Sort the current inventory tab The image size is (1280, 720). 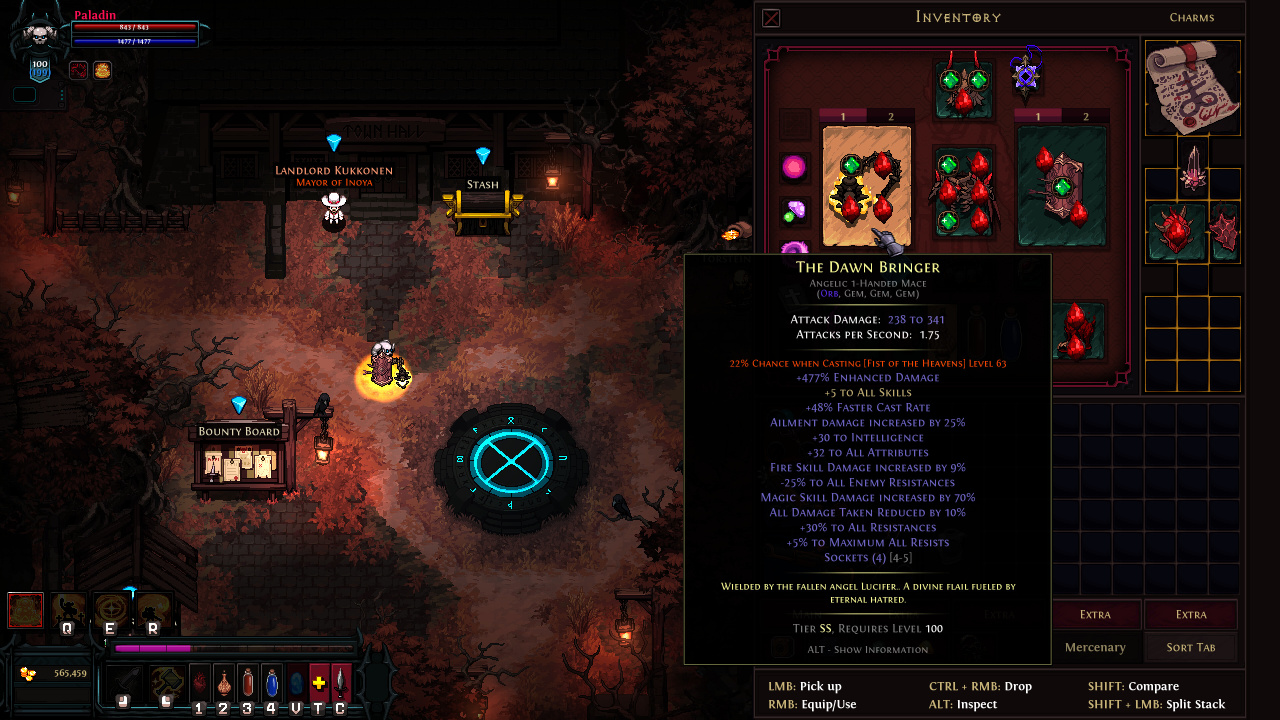click(x=1191, y=647)
